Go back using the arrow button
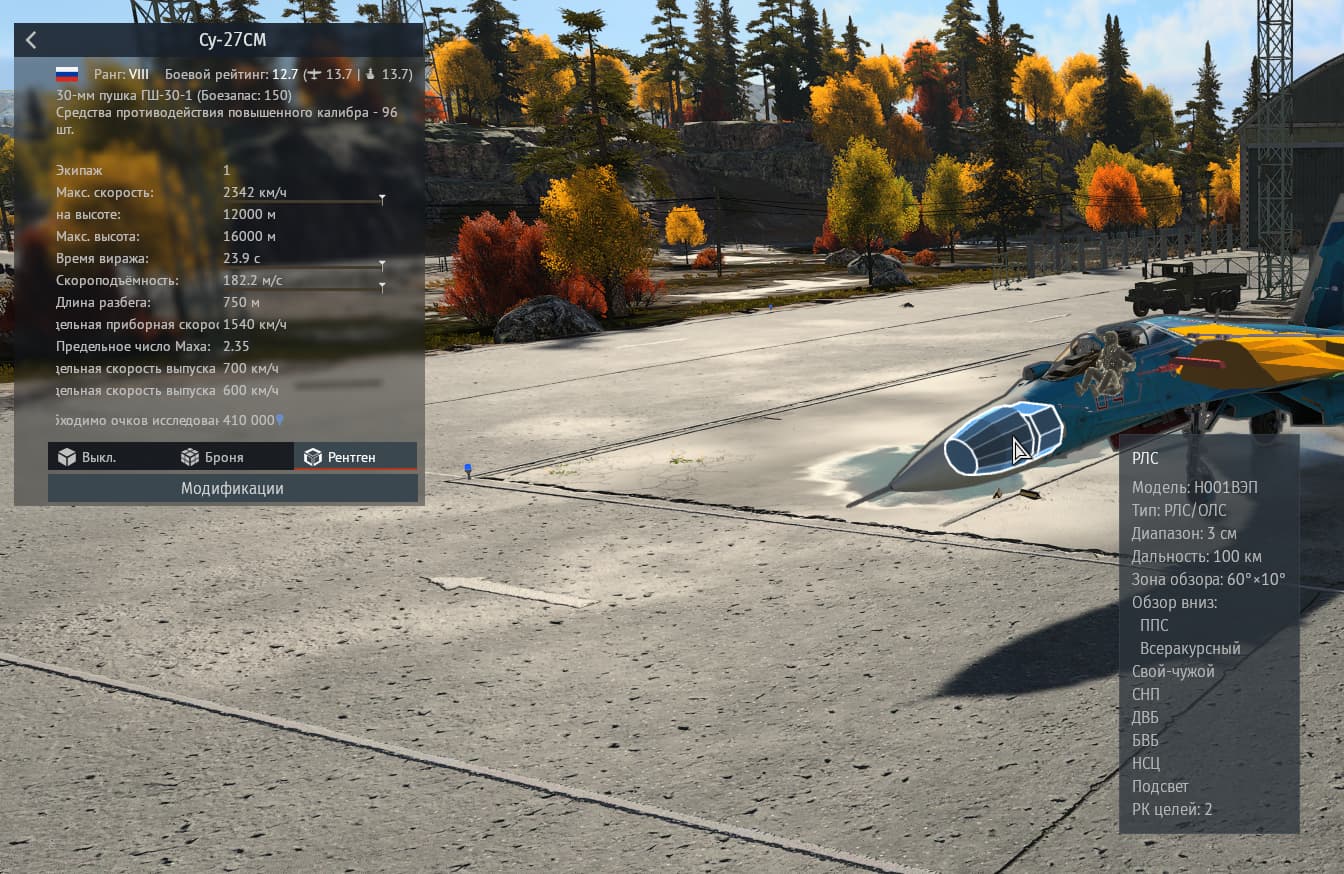The height and width of the screenshot is (874, 1344). pyautogui.click(x=31, y=40)
